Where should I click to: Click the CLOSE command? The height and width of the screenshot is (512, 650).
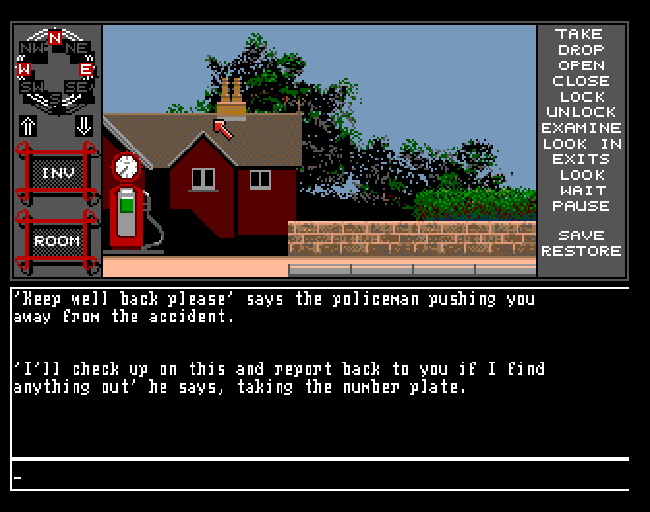tap(580, 81)
